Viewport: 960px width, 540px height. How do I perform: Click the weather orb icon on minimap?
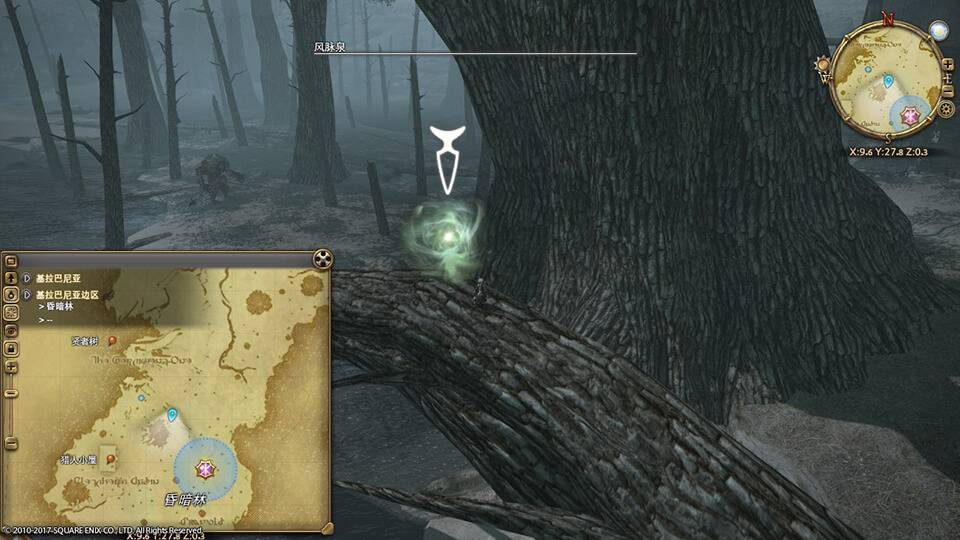click(x=937, y=31)
